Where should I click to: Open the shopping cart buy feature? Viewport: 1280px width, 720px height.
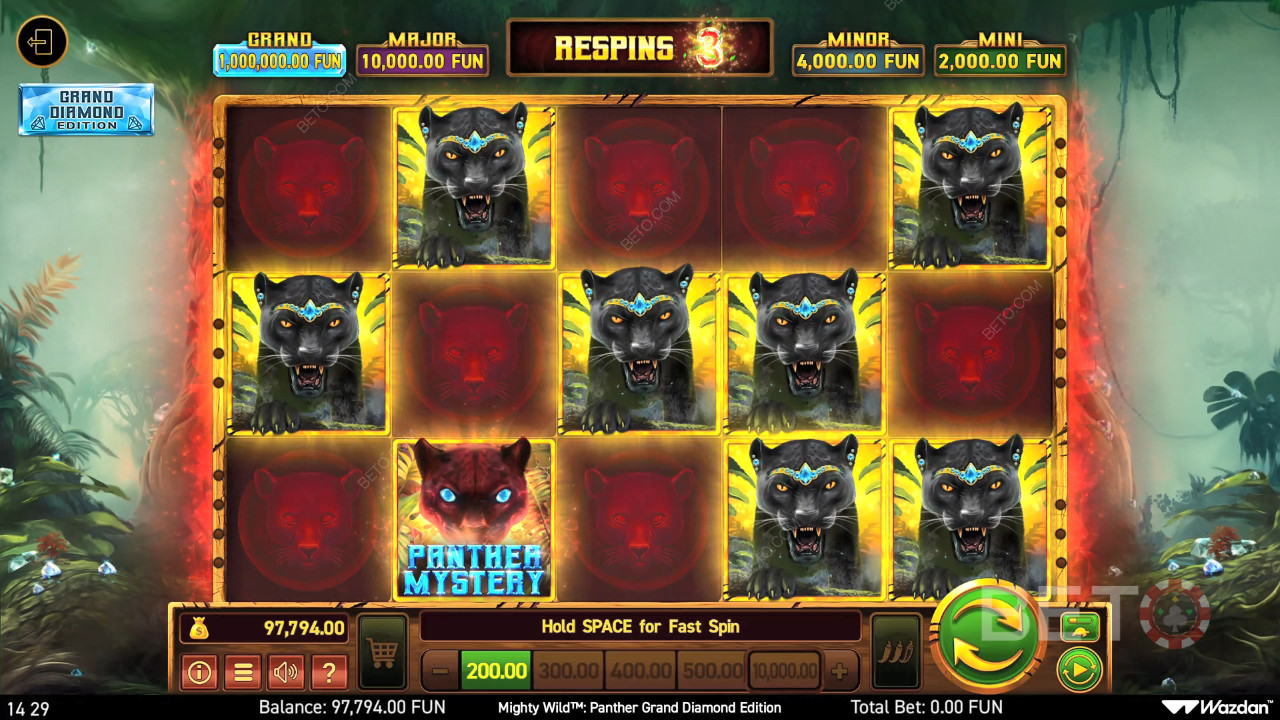point(382,652)
